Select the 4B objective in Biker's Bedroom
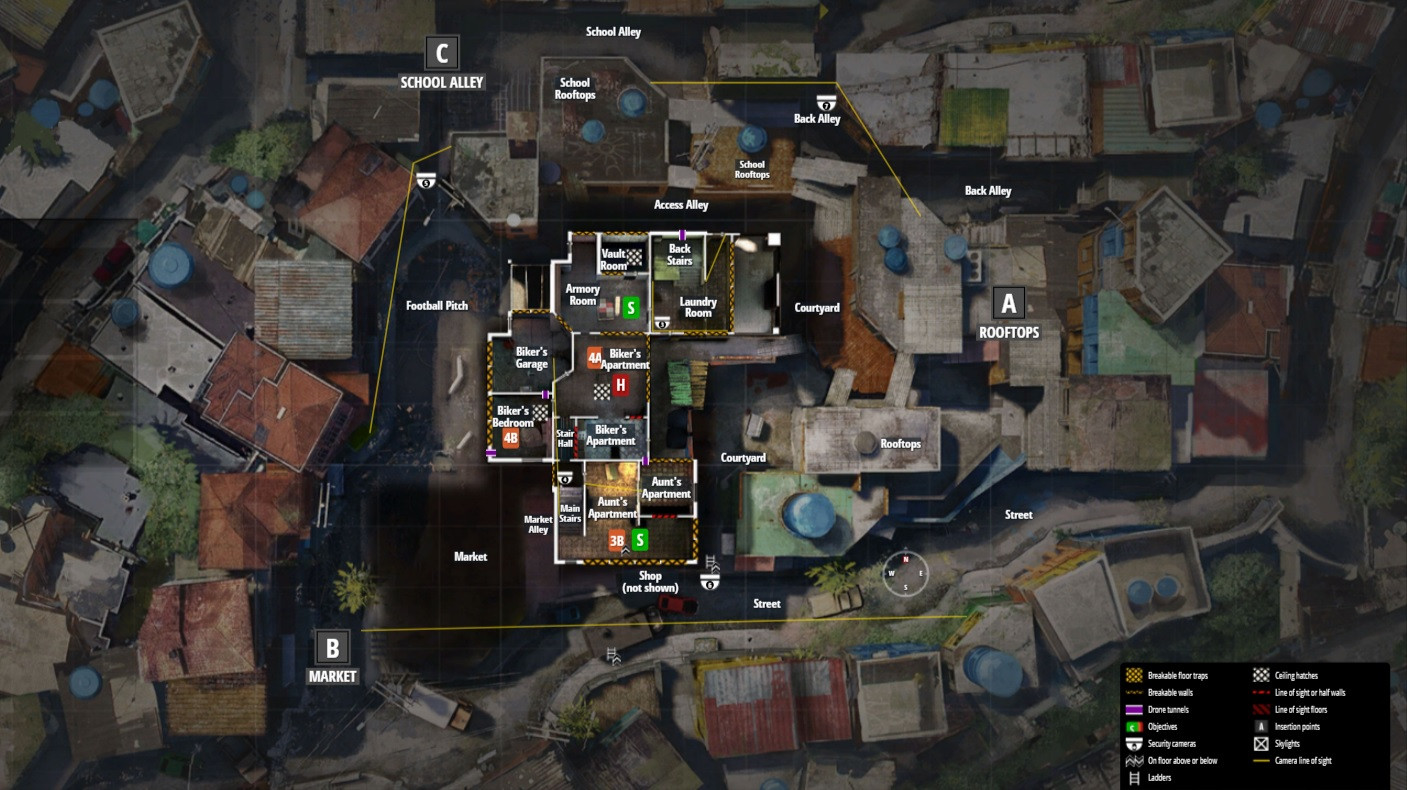The height and width of the screenshot is (790, 1407). [x=511, y=438]
